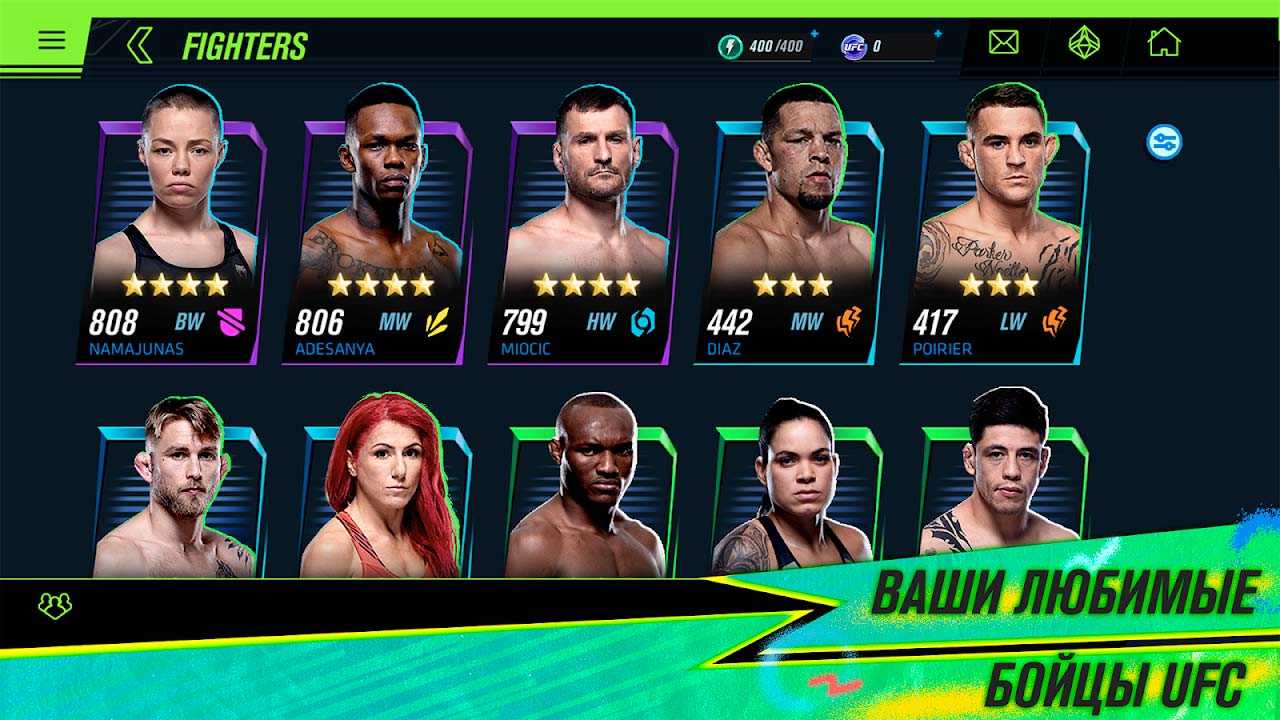1280x720 pixels.
Task: Toggle the fighter filter sliders button
Action: pyautogui.click(x=1164, y=142)
